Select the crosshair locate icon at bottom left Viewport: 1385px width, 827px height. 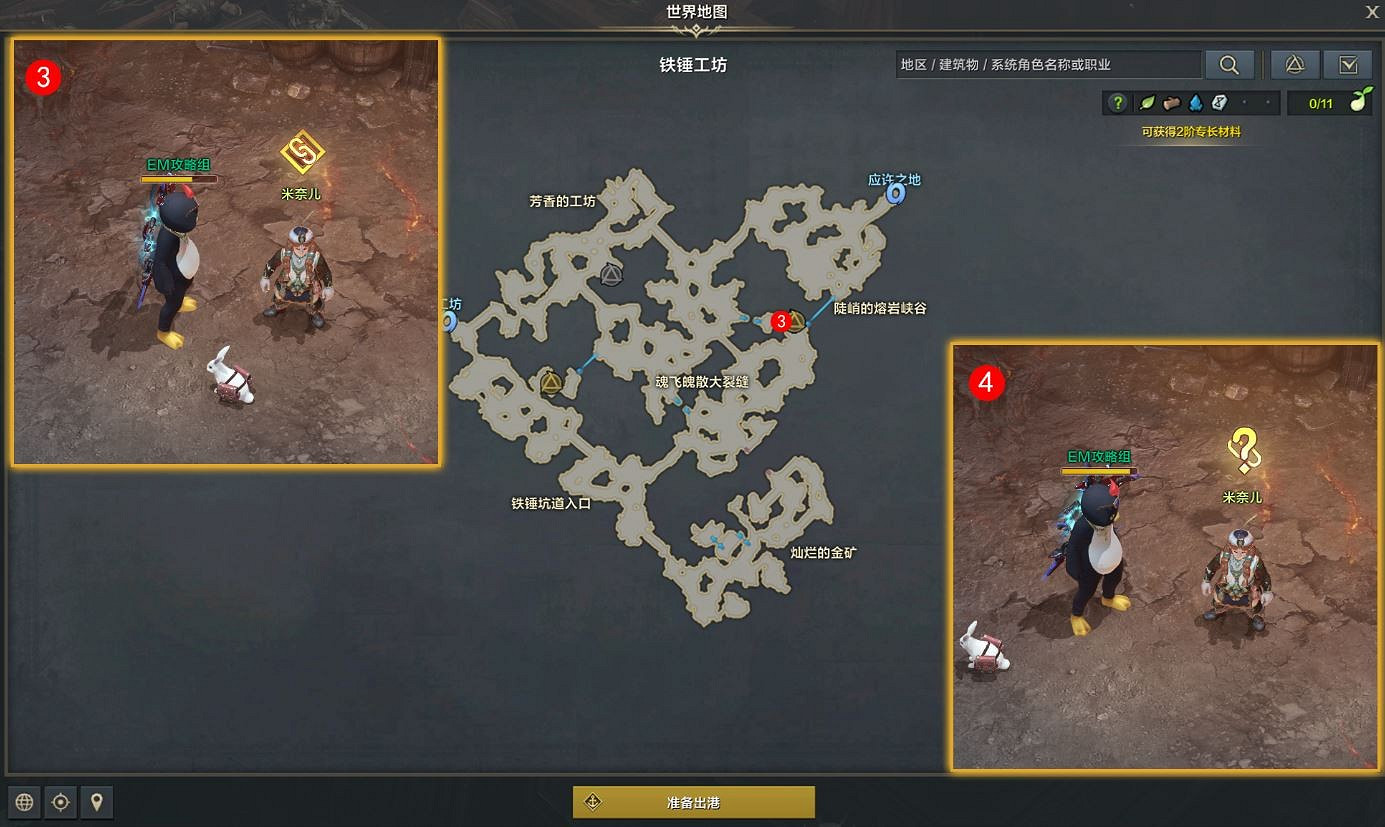(60, 801)
